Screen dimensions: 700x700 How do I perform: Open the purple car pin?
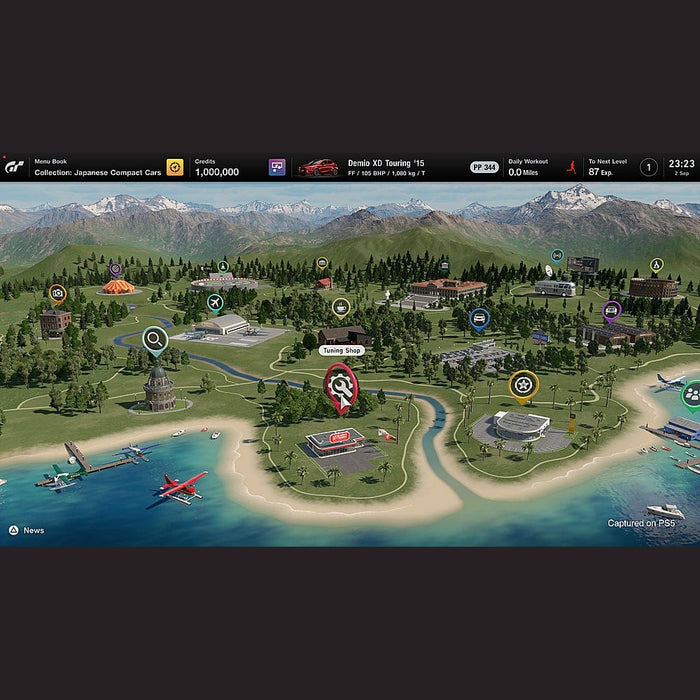coord(612,309)
